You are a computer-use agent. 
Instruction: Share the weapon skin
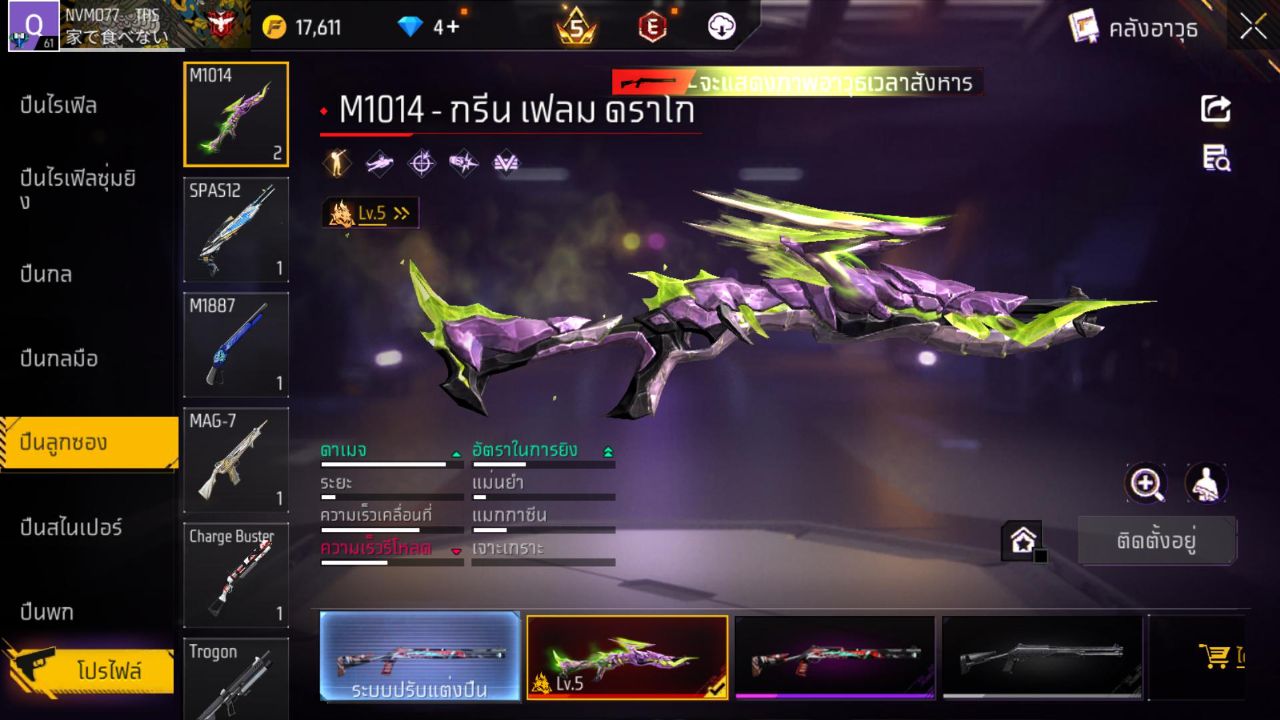[1216, 109]
